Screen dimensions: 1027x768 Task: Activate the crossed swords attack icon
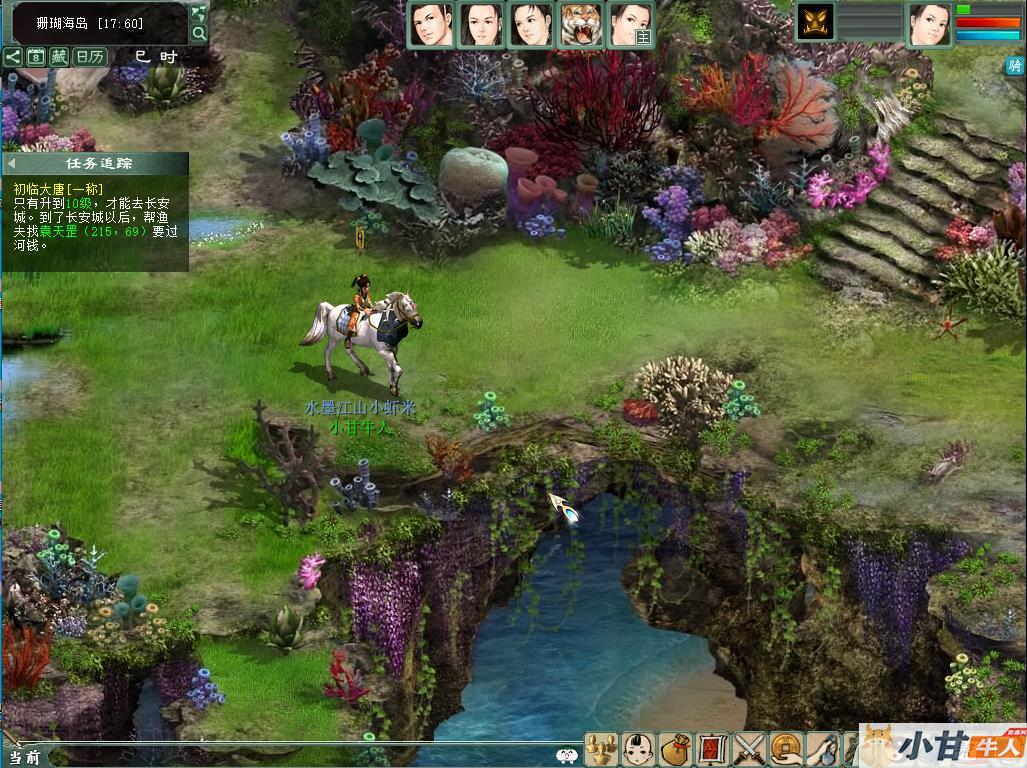click(x=748, y=749)
